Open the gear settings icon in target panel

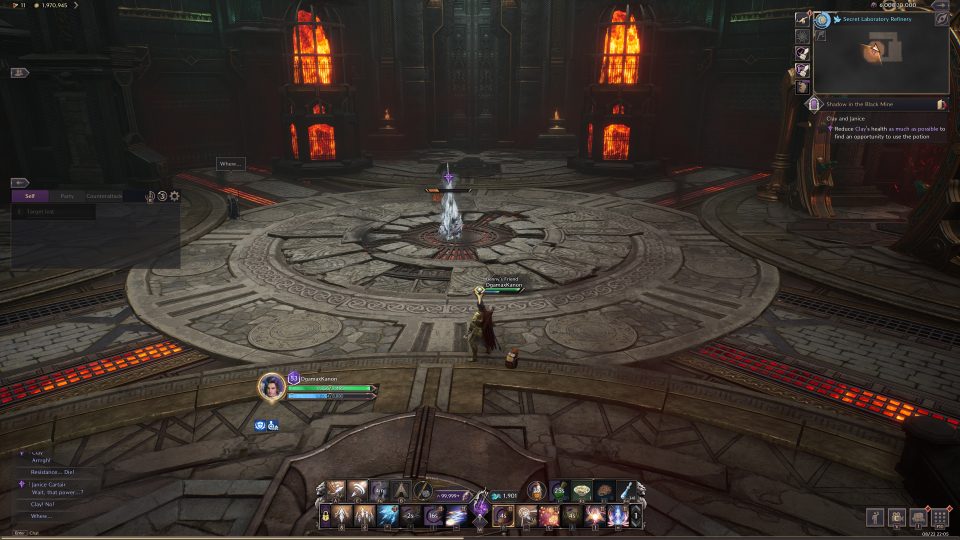(x=175, y=196)
